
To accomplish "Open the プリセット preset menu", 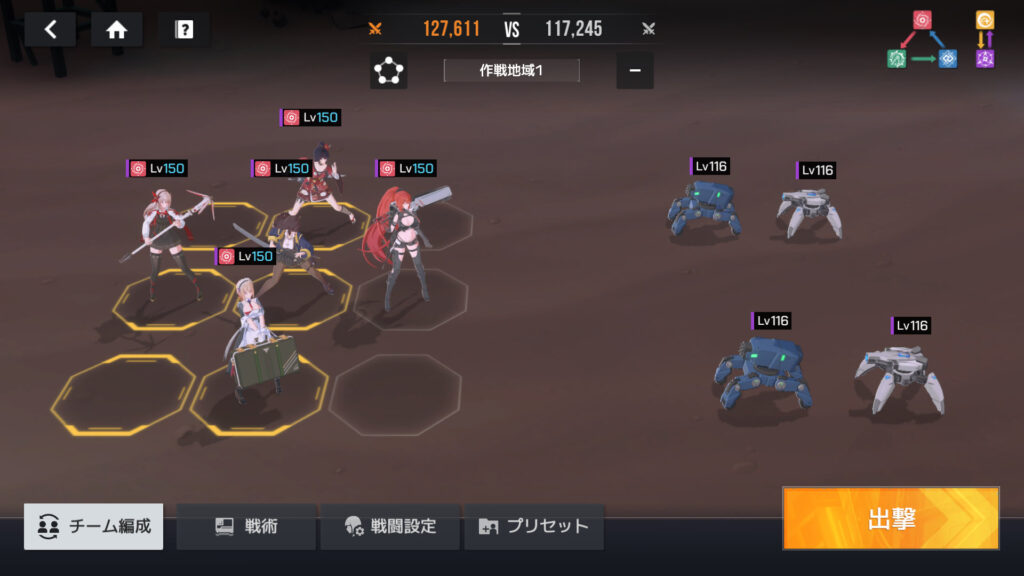I will pyautogui.click(x=534, y=526).
